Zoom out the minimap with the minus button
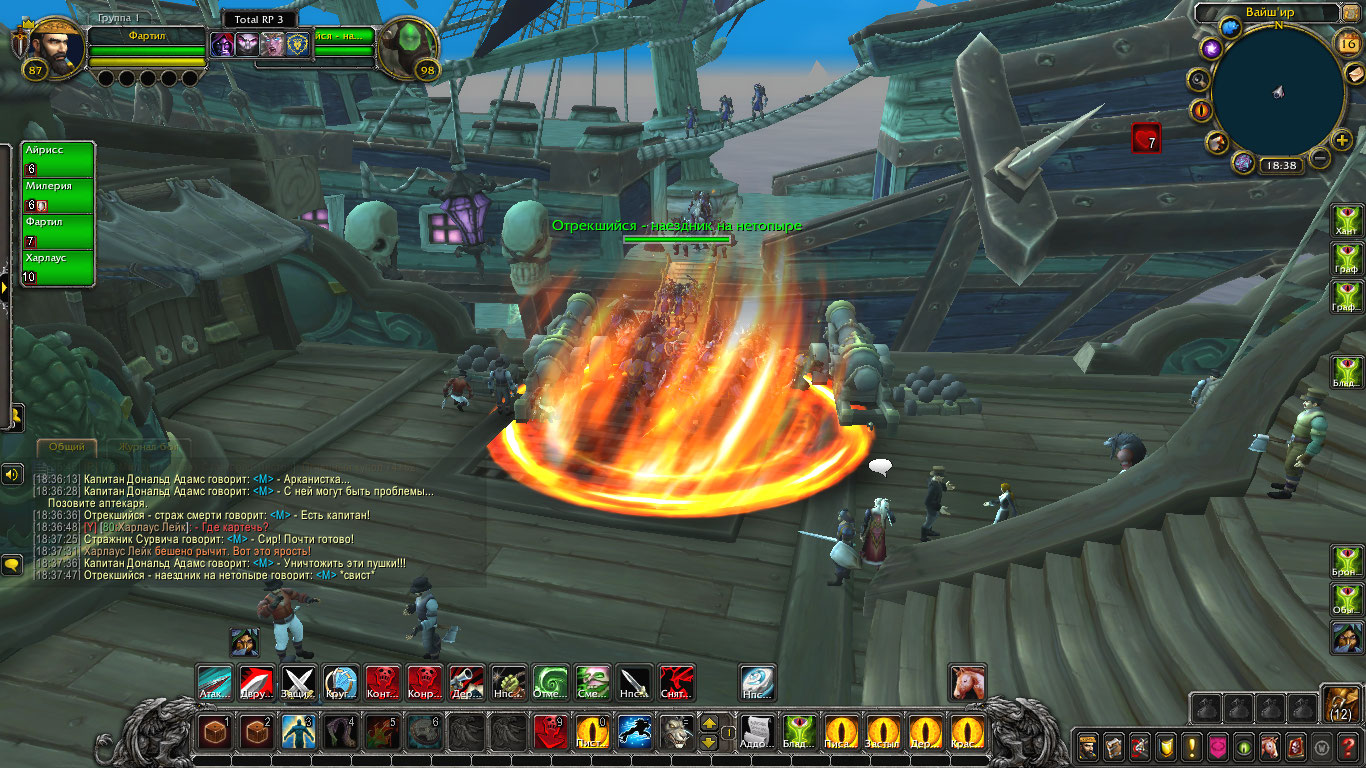The width and height of the screenshot is (1366, 768). (x=1320, y=158)
